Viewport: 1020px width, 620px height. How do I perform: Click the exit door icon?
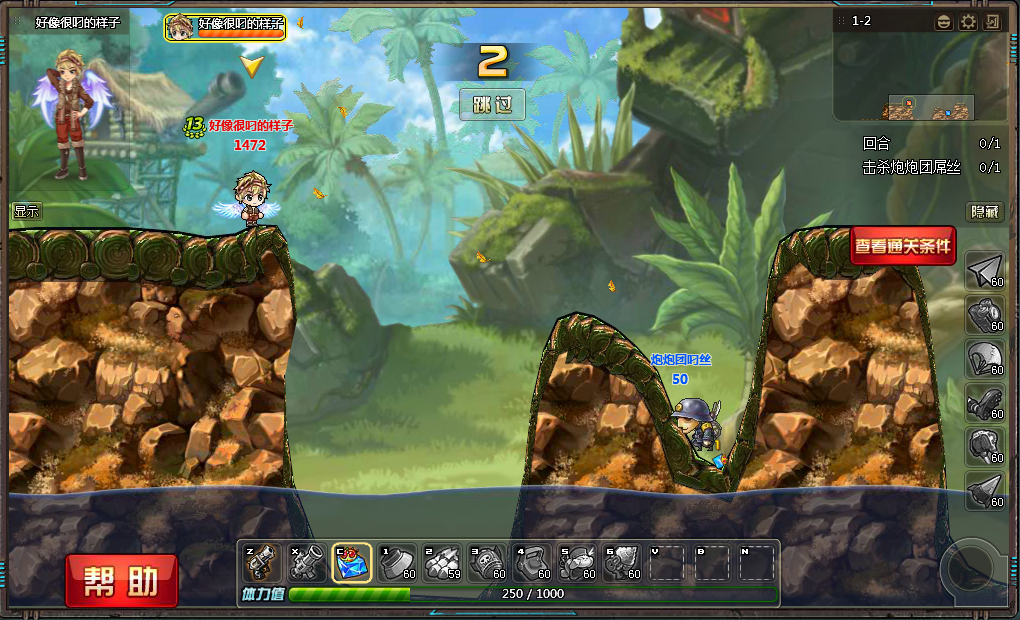(x=992, y=22)
